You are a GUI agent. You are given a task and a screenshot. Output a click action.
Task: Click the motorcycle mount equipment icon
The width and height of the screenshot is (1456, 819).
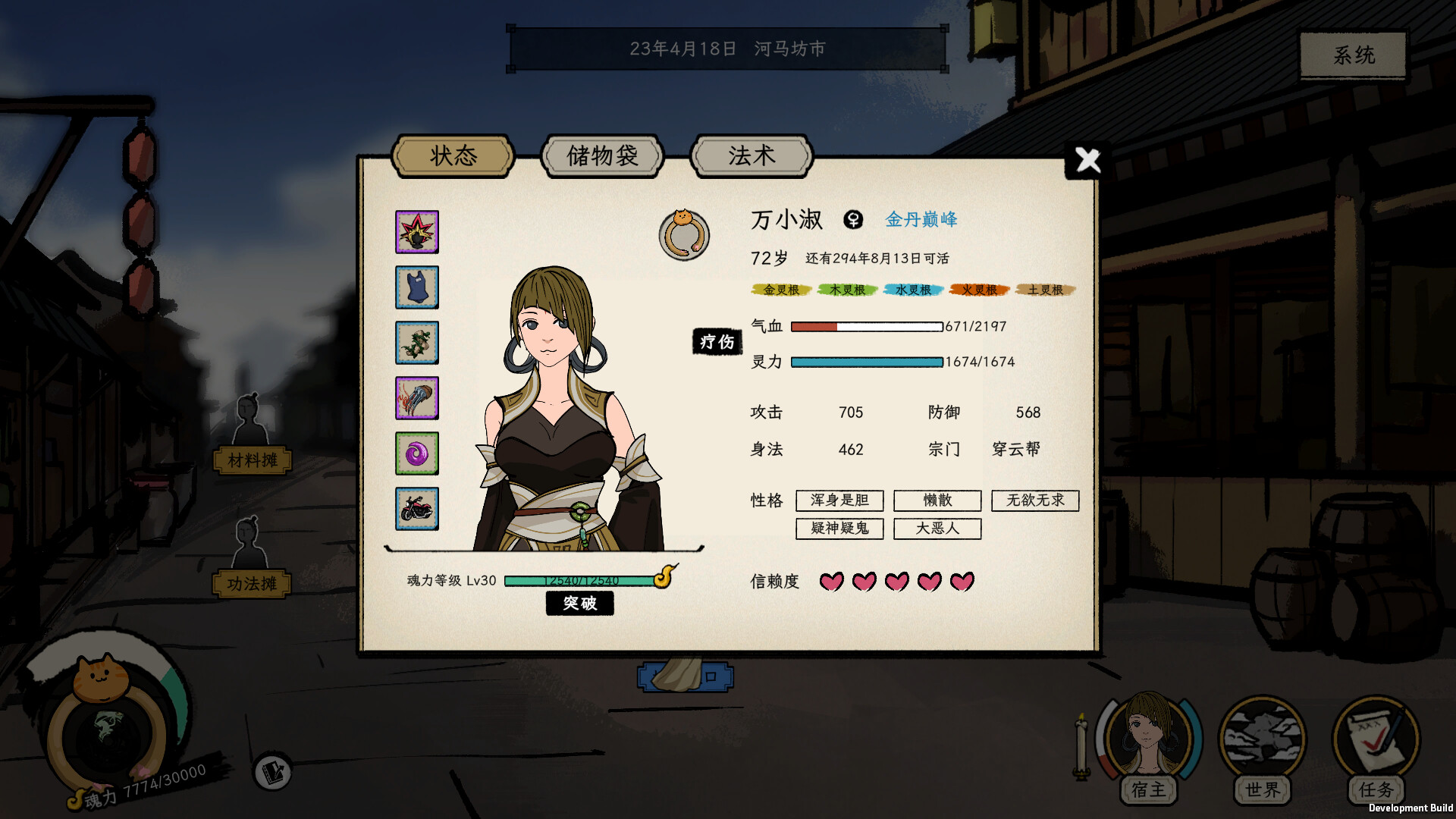[417, 509]
